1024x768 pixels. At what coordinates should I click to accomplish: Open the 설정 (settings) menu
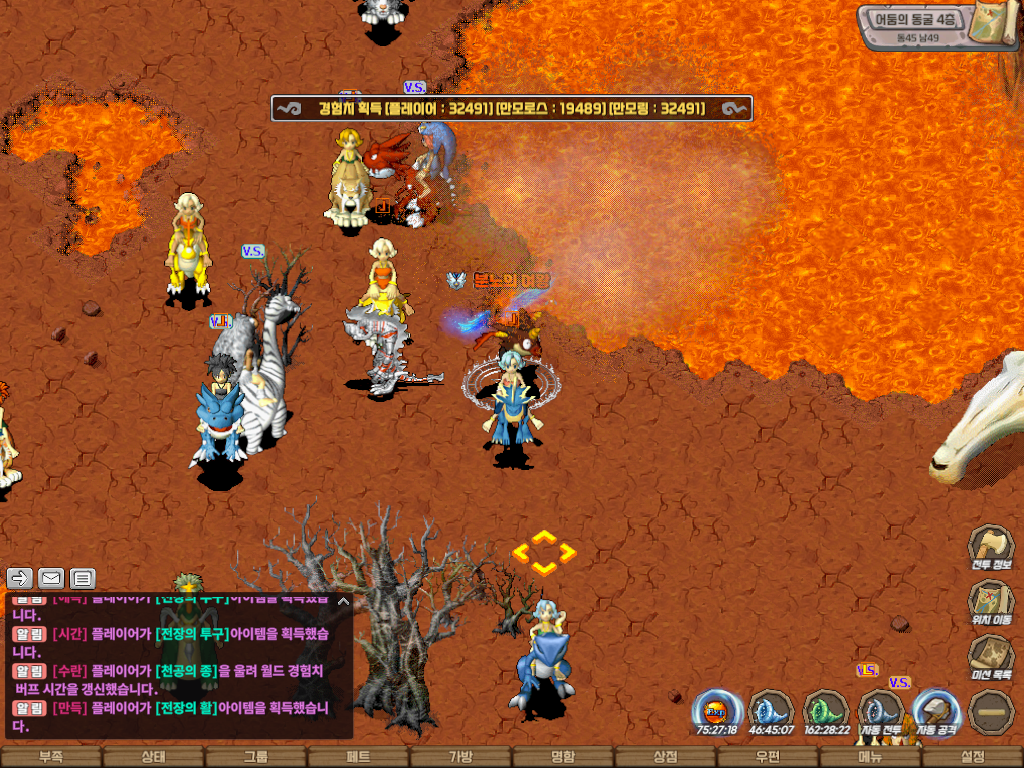point(973,757)
